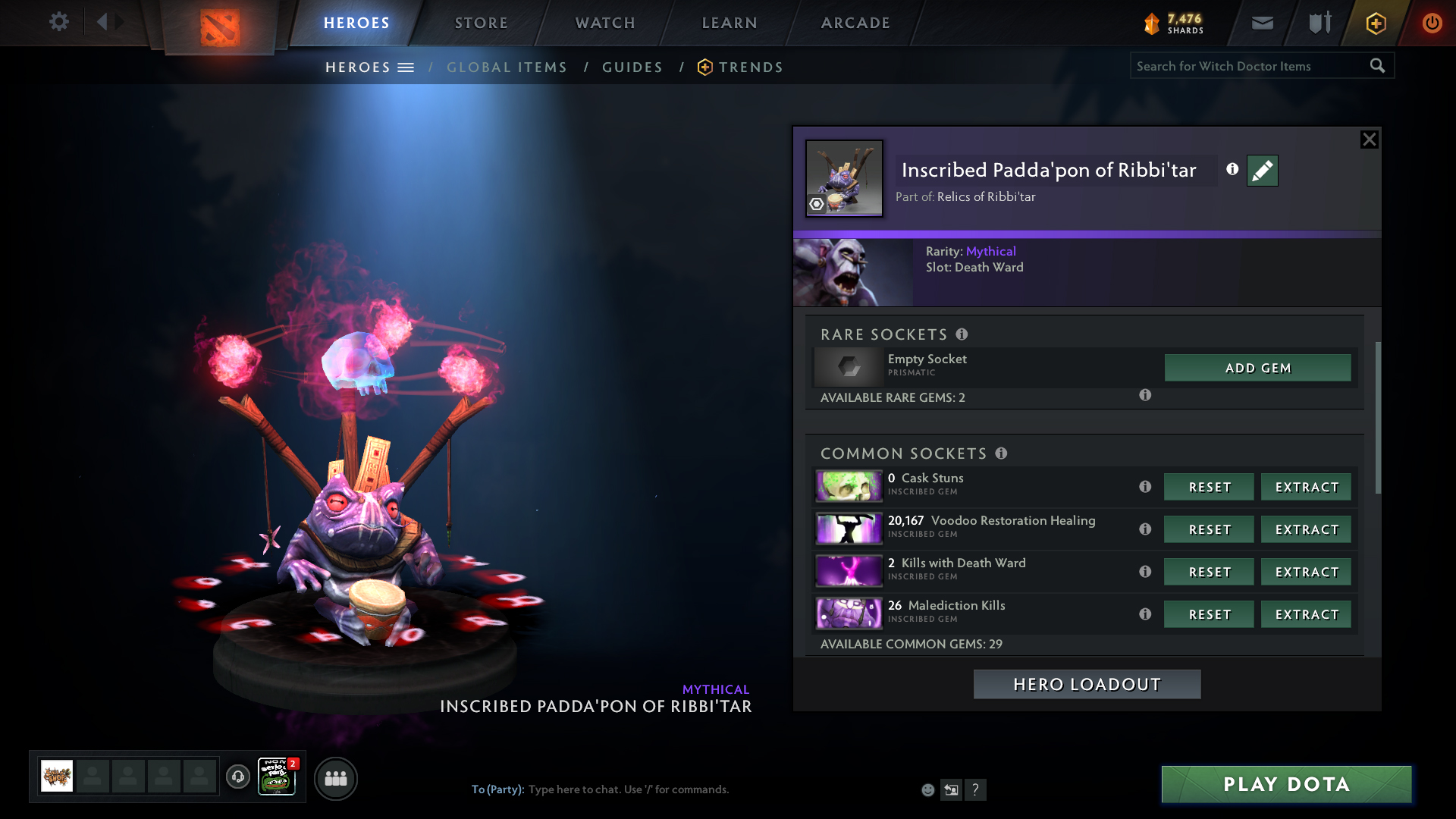1456x819 pixels.
Task: Reset the Cask Stuns gem
Action: (x=1209, y=487)
